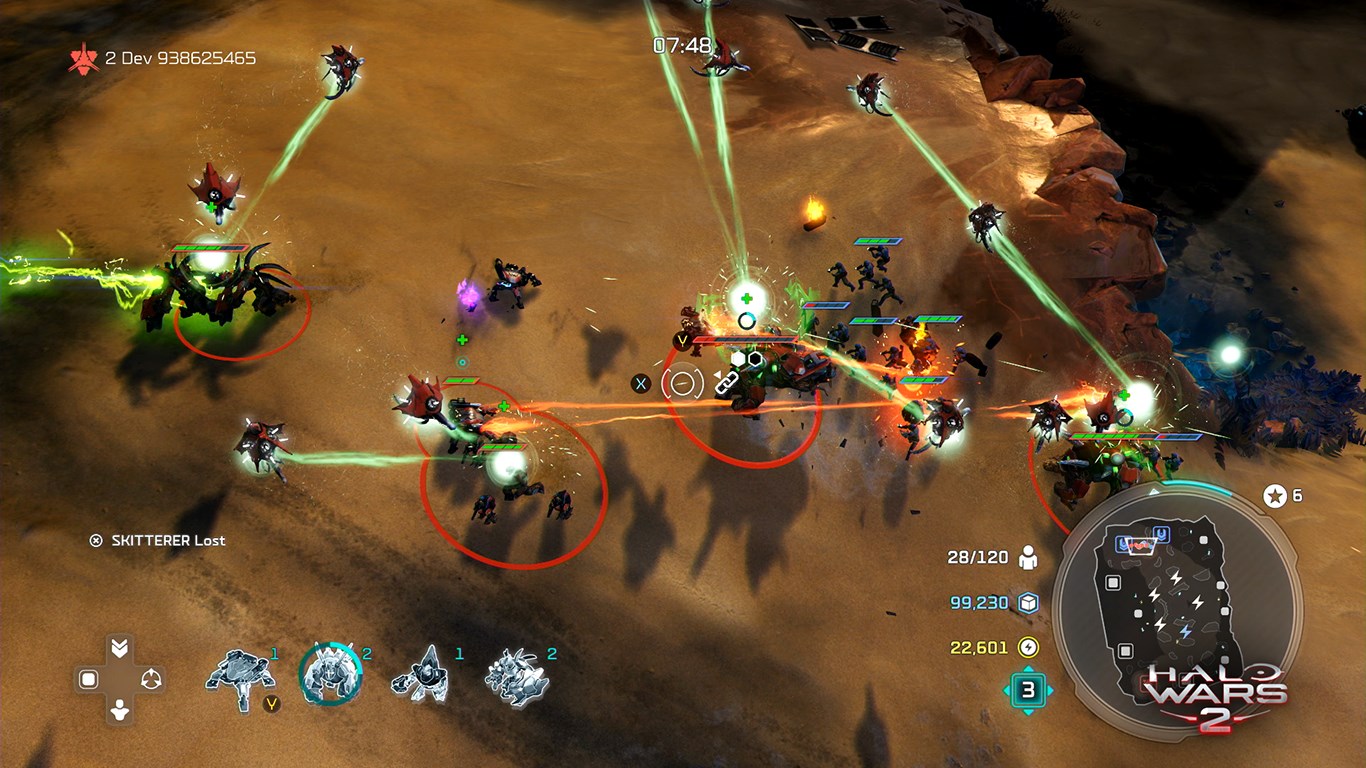
Task: Select the Engineer unit group
Action: click(x=423, y=673)
